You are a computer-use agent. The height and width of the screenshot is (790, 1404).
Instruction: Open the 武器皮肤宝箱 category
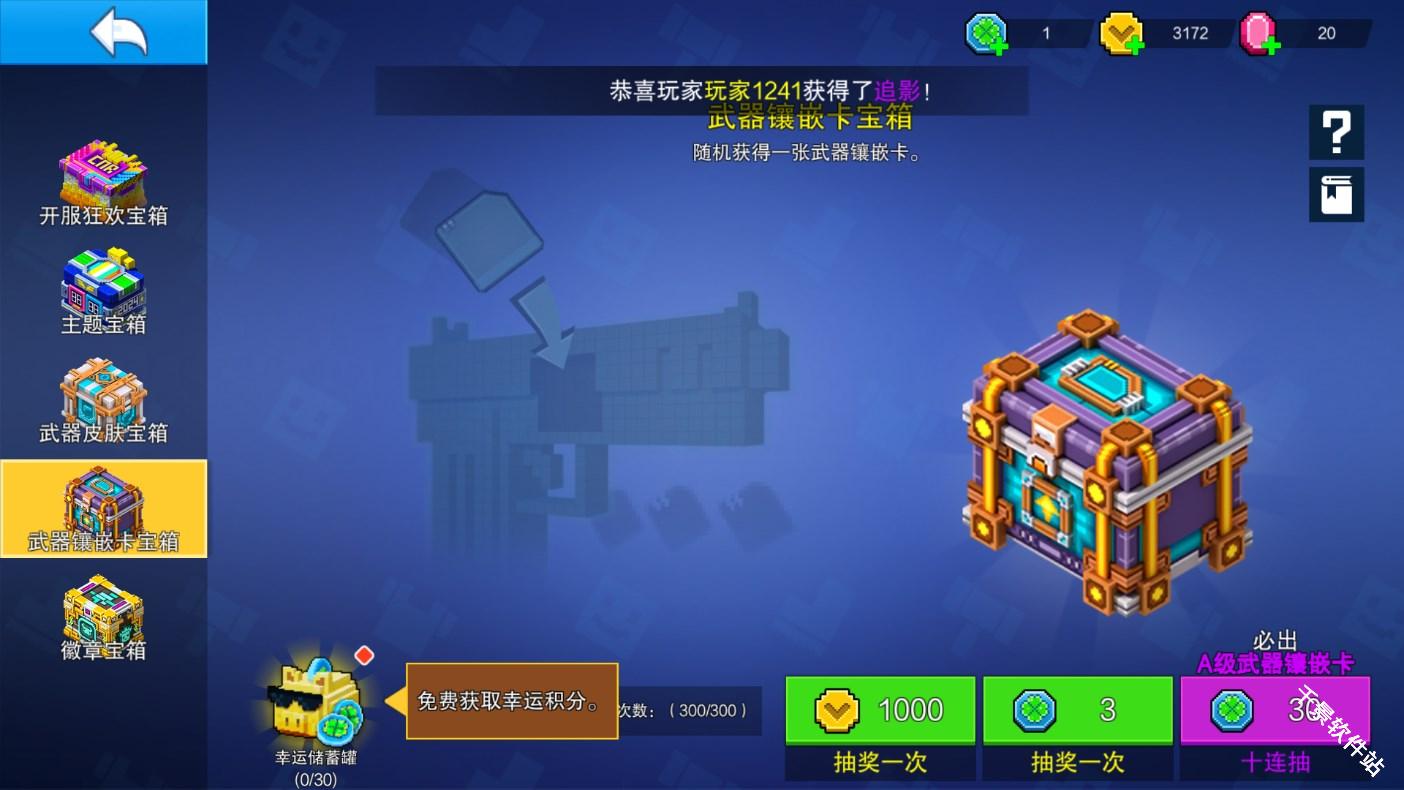[103, 402]
